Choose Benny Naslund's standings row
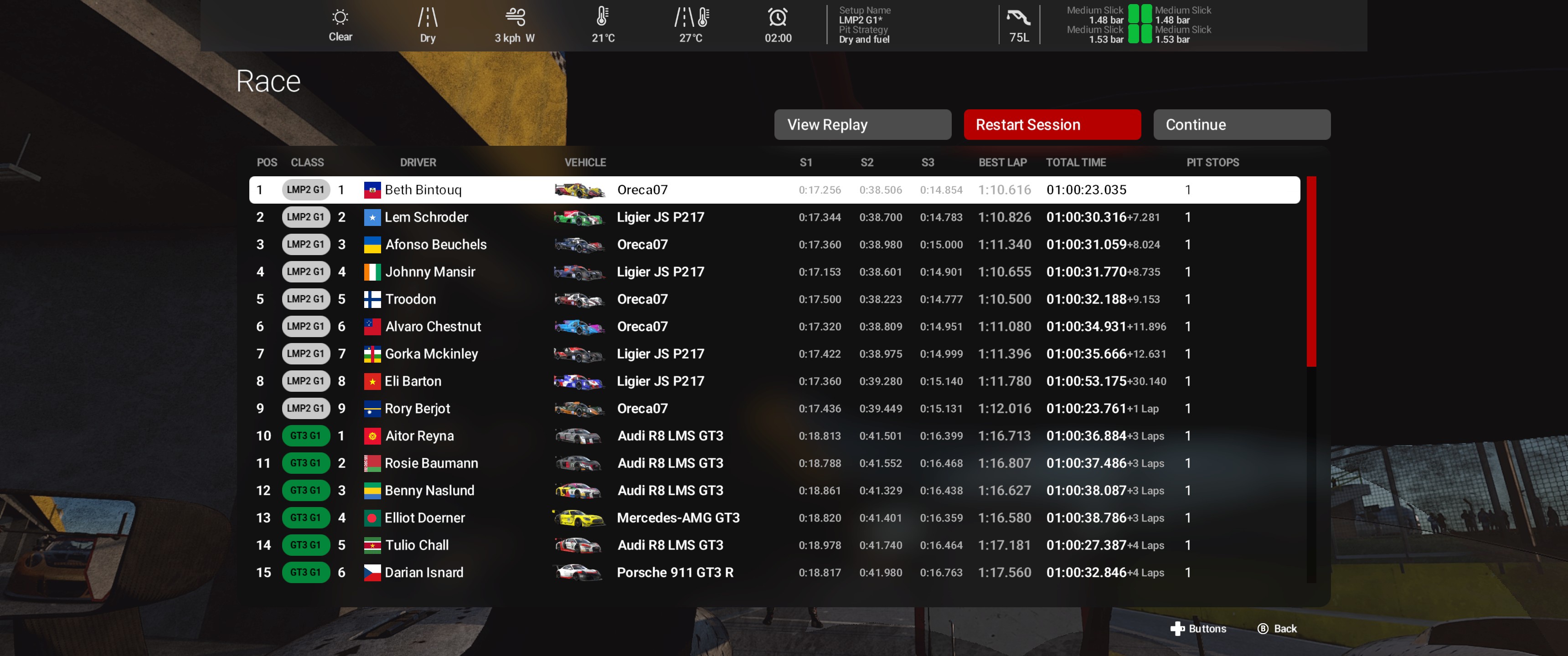Image resolution: width=1568 pixels, height=656 pixels. click(774, 491)
